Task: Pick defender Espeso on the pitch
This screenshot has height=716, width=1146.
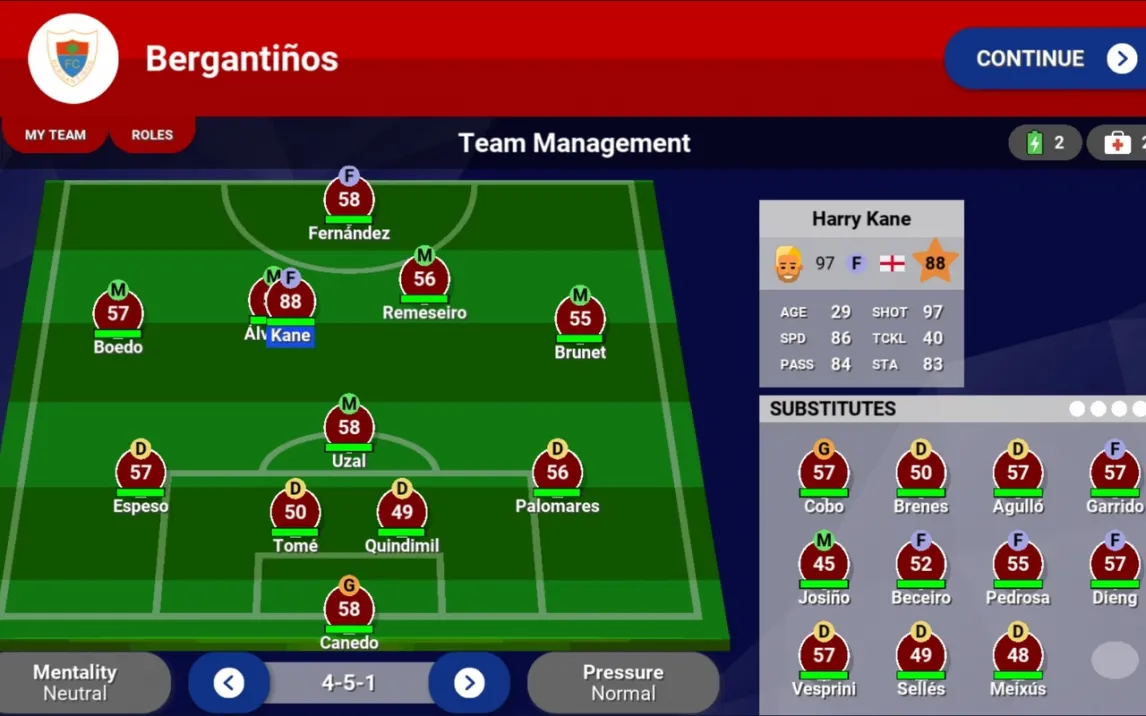Action: pos(141,473)
